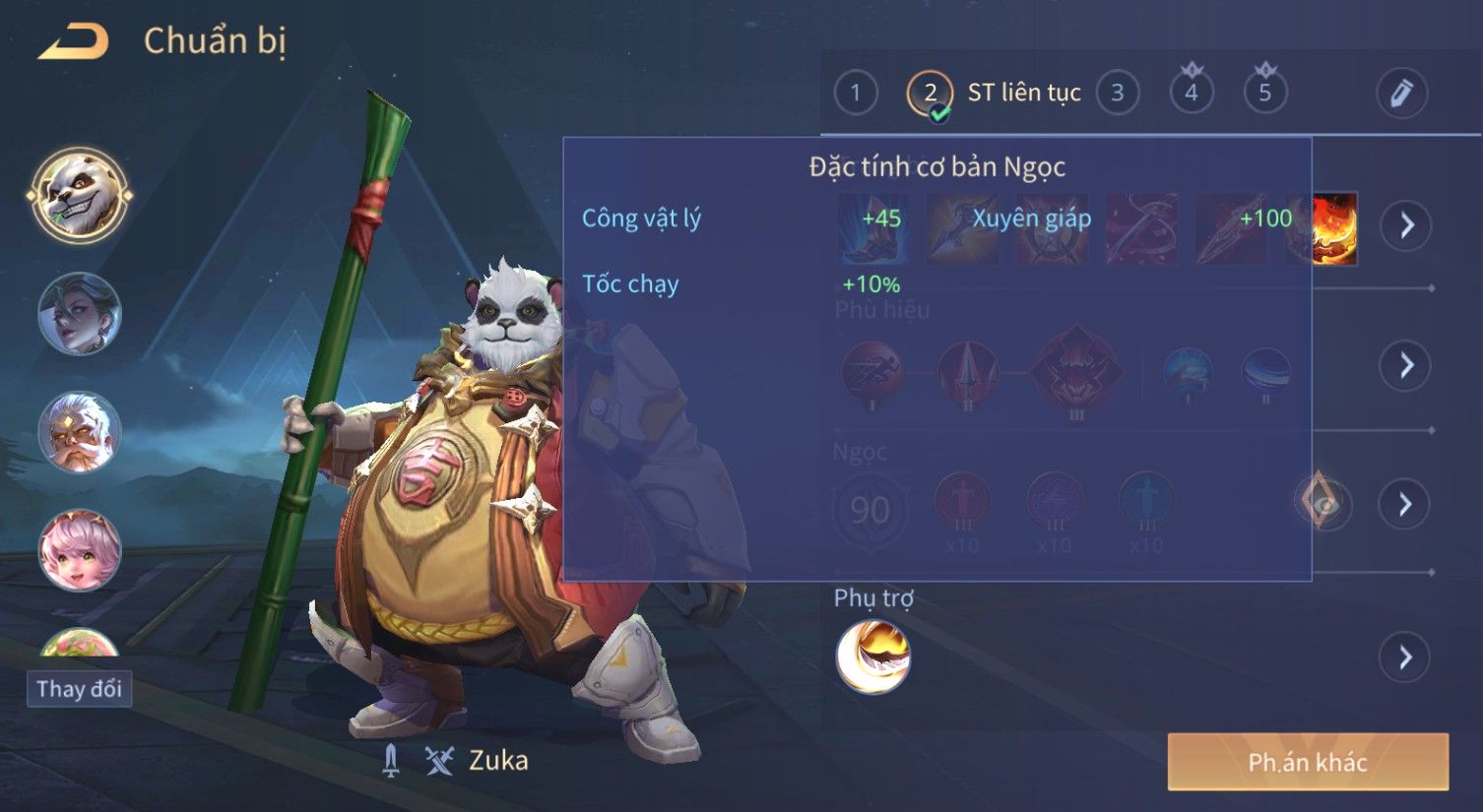The height and width of the screenshot is (812, 1483).
Task: Tap the Ph.án khác button
Action: (x=1308, y=762)
